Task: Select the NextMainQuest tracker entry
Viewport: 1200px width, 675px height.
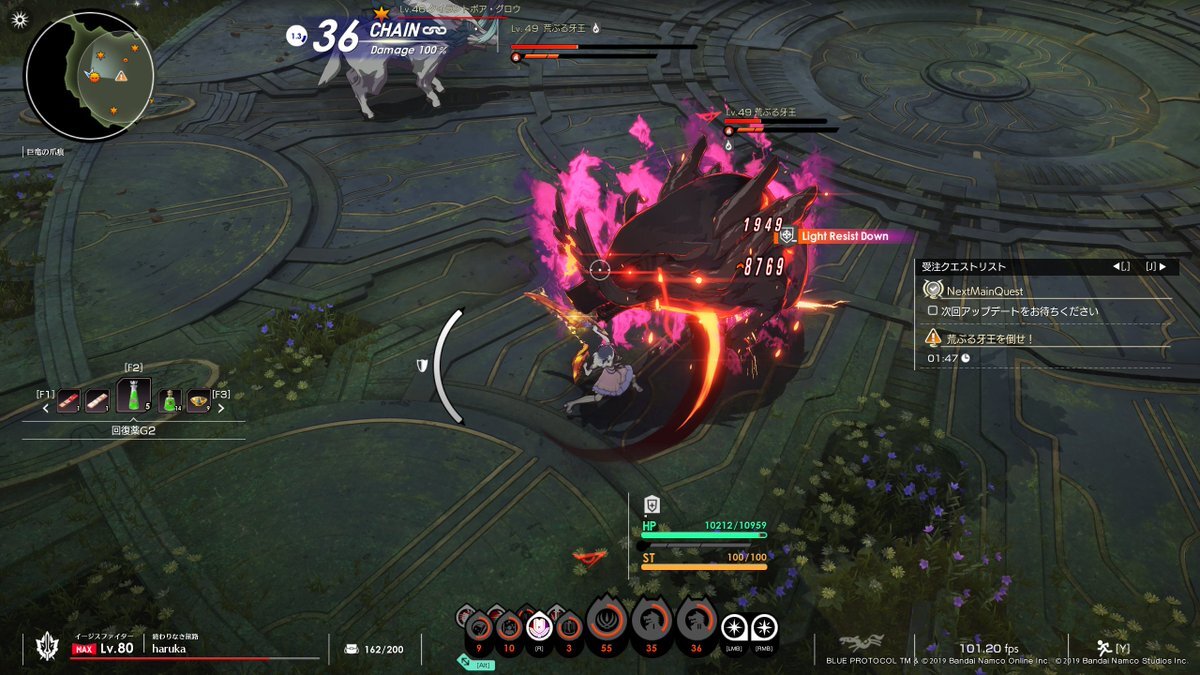Action: click(986, 290)
